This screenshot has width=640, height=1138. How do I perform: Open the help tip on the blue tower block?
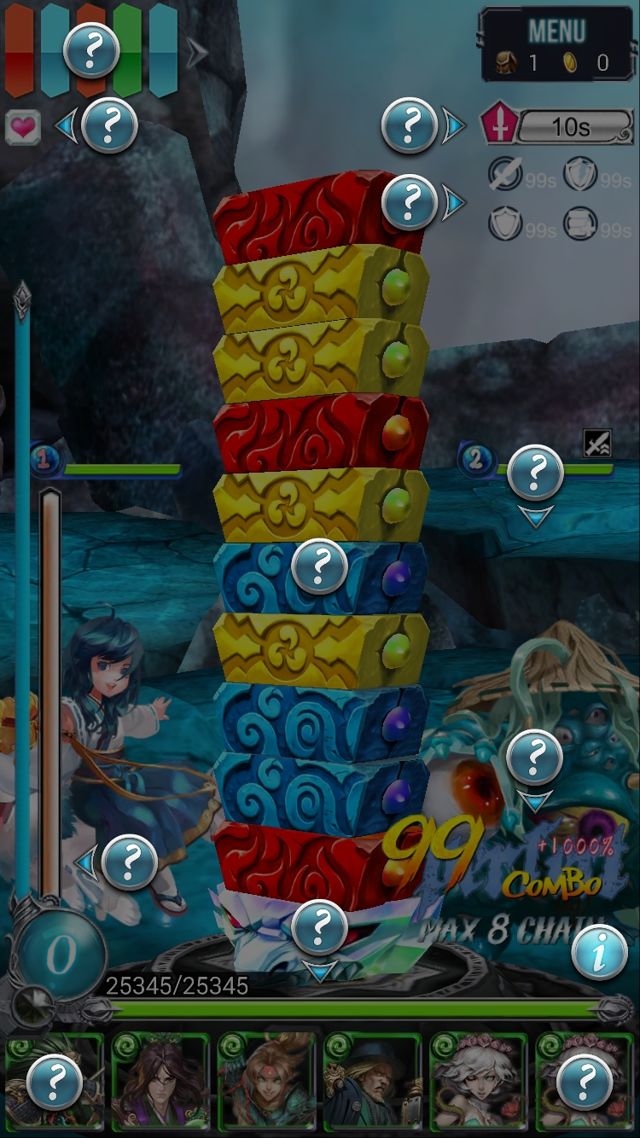[x=320, y=567]
